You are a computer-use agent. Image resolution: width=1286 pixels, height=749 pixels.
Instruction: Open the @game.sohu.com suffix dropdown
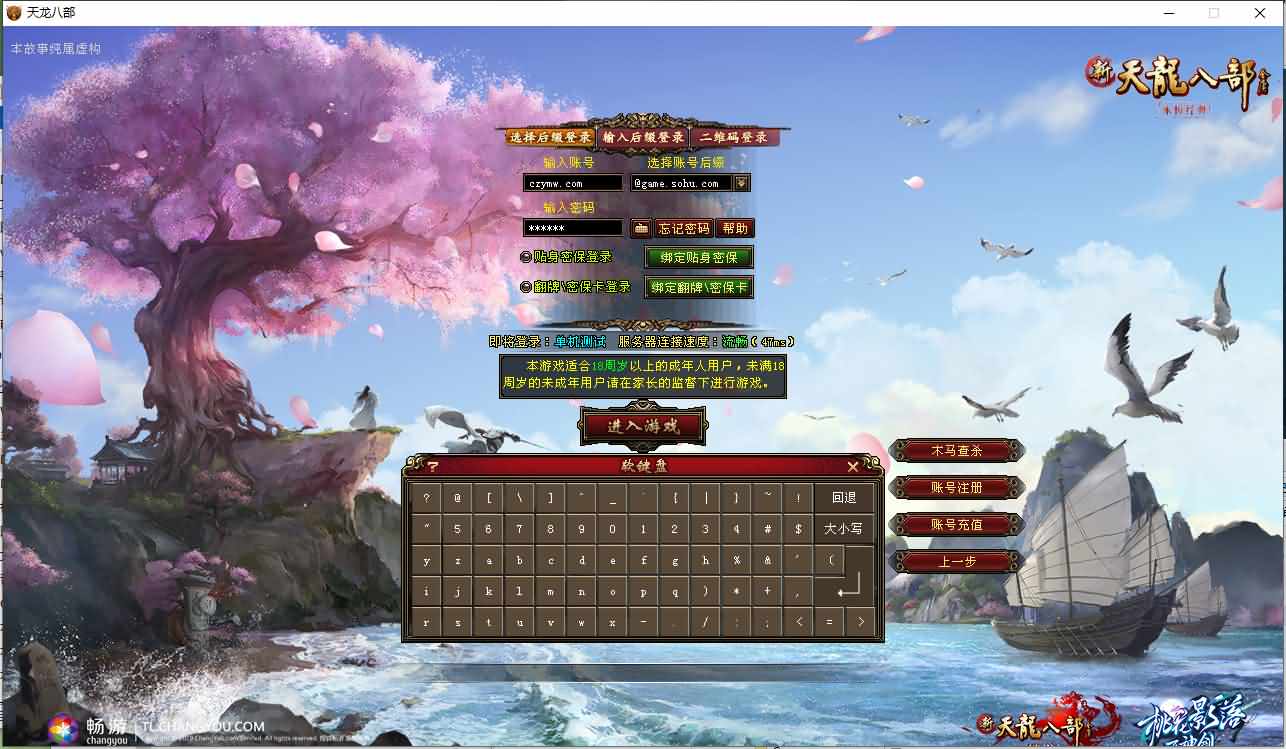point(740,182)
